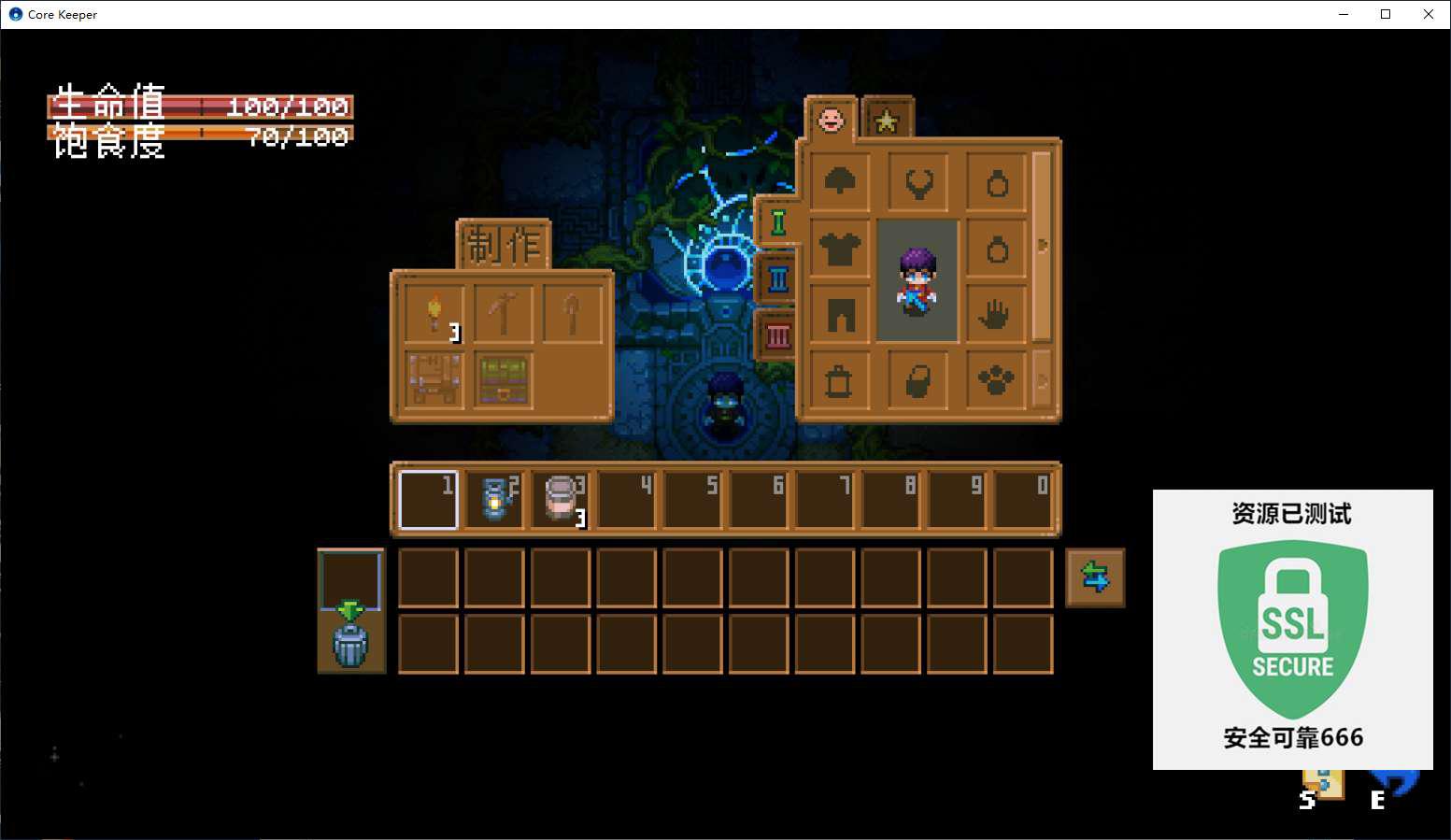Switch to equipment preset I
Image resolution: width=1451 pixels, height=840 pixels.
point(777,222)
